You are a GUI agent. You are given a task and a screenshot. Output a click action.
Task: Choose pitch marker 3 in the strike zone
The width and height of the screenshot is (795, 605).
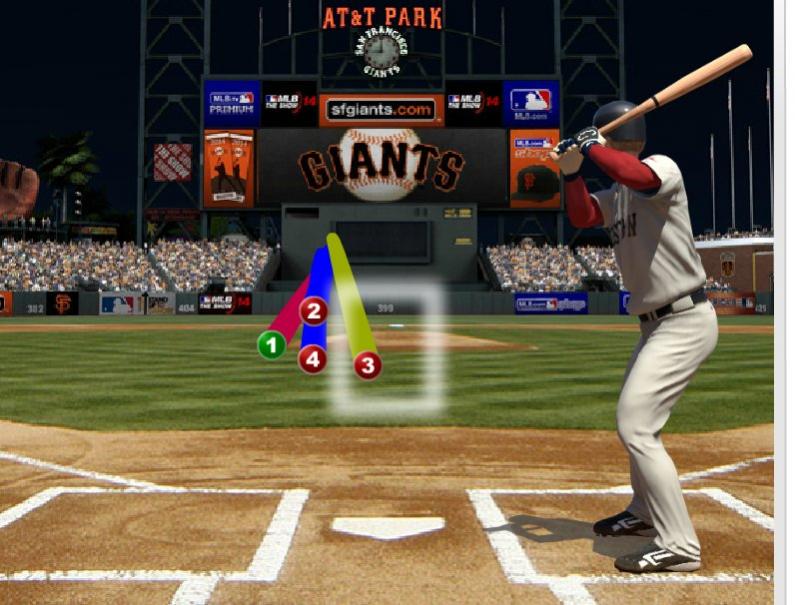click(367, 366)
